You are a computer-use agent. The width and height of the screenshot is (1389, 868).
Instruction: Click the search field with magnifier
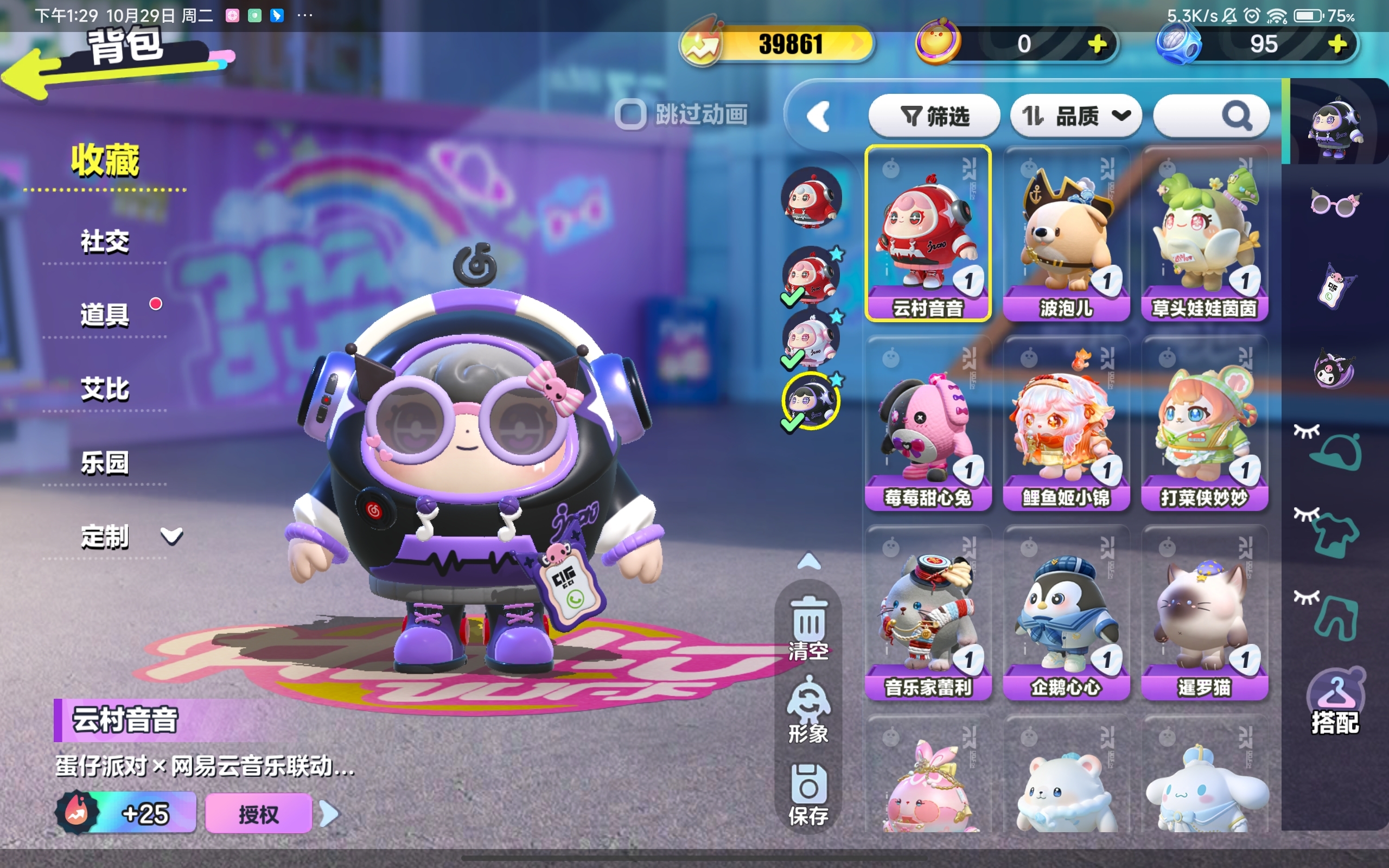tap(1211, 117)
